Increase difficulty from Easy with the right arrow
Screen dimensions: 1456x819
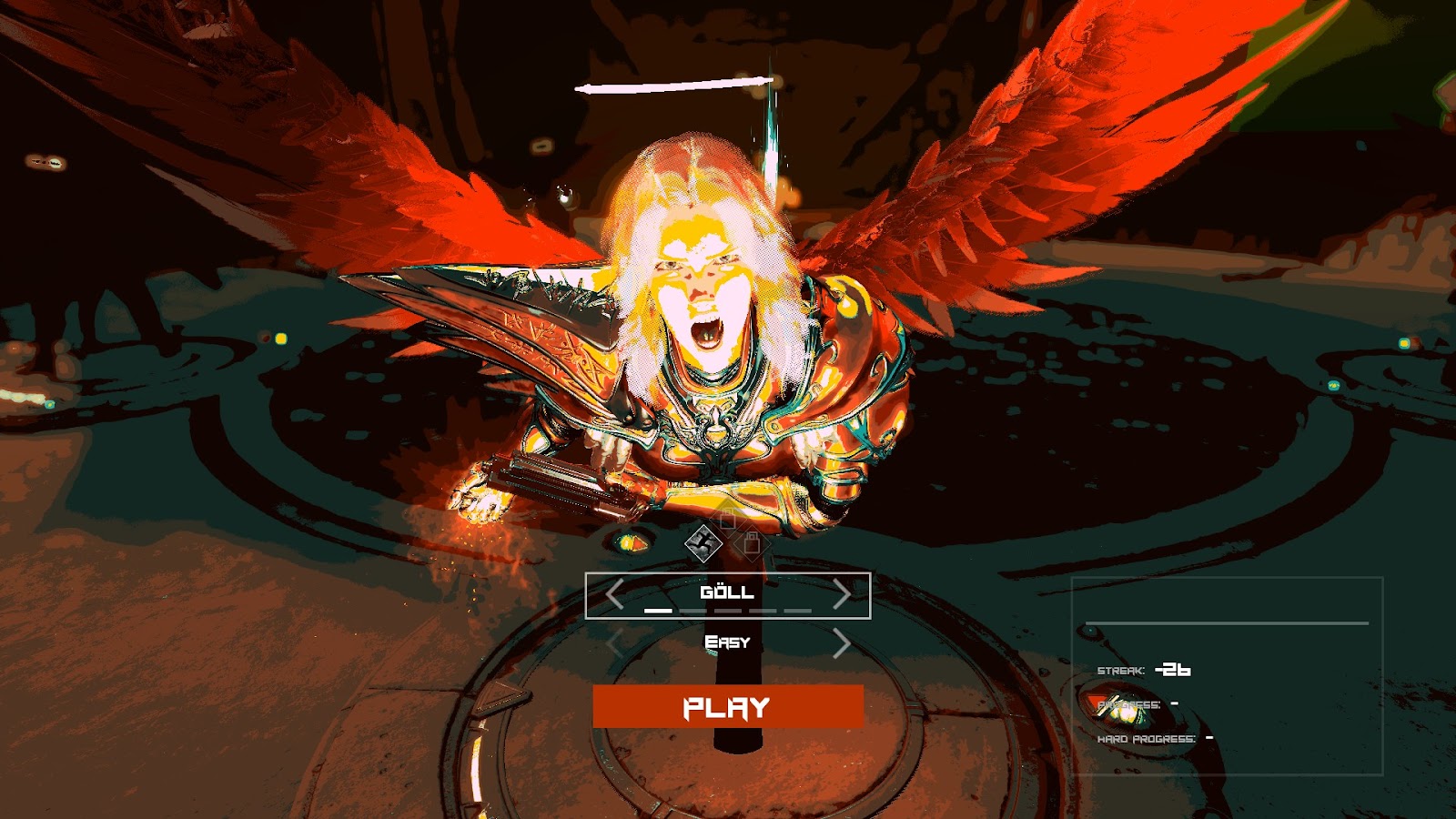(842, 644)
